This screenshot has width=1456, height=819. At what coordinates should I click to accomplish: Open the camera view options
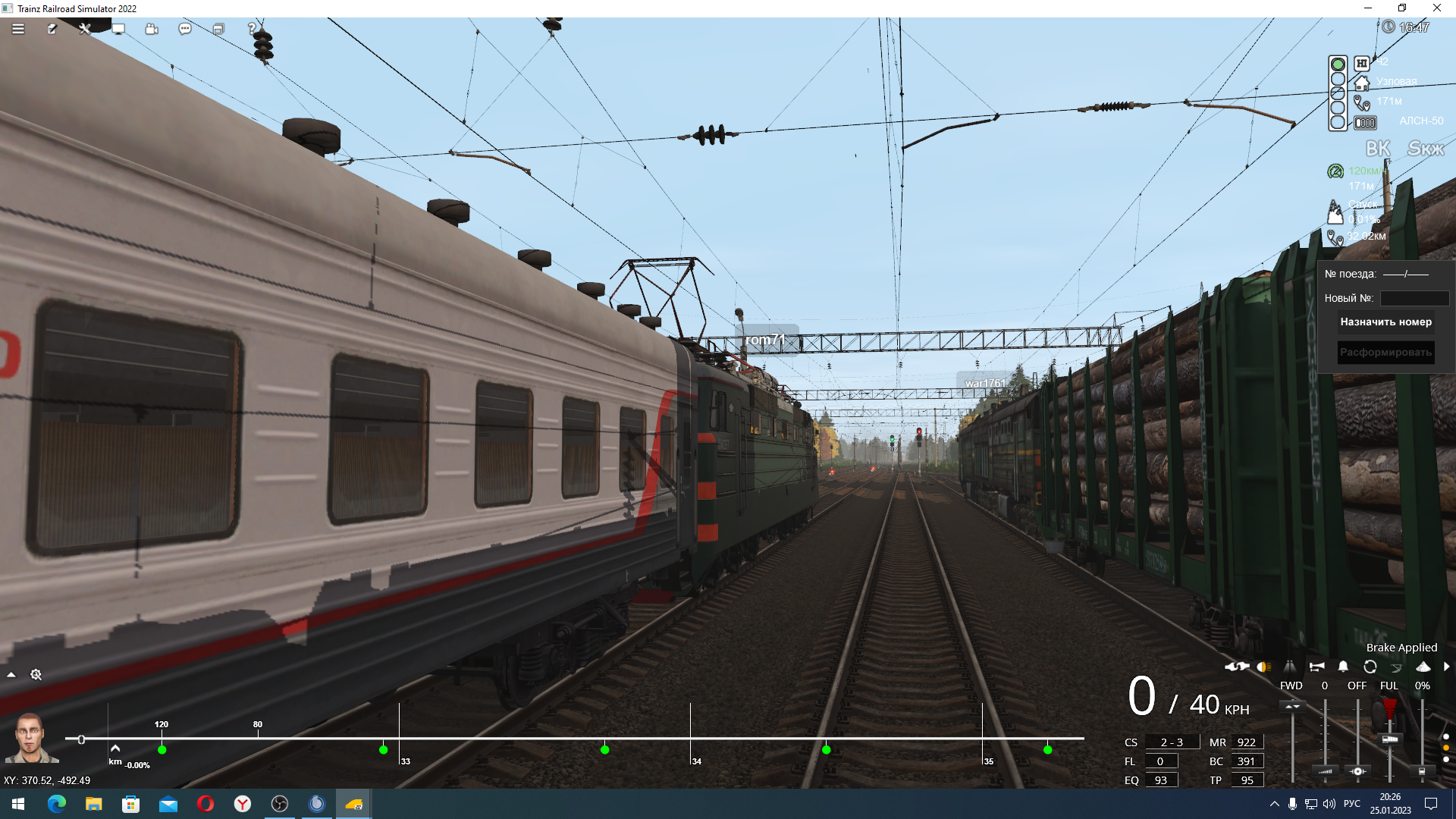[152, 29]
